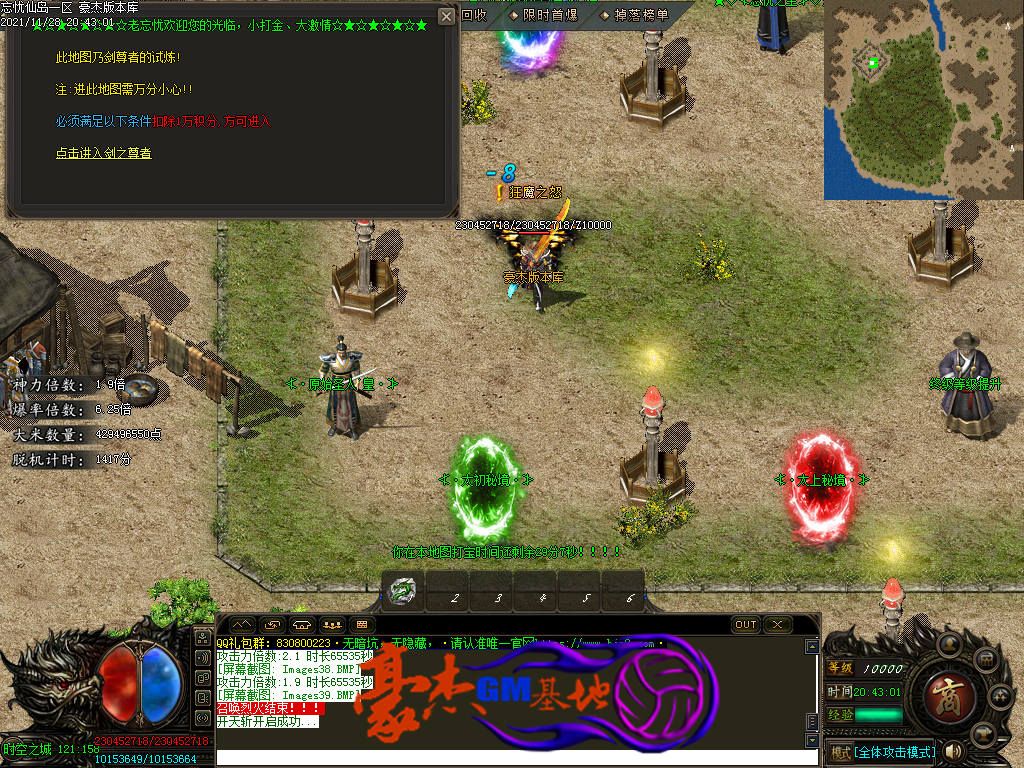1024x768 pixels.
Task: Click the 点击进入剑之尊者 dialogue link
Action: pos(104,153)
